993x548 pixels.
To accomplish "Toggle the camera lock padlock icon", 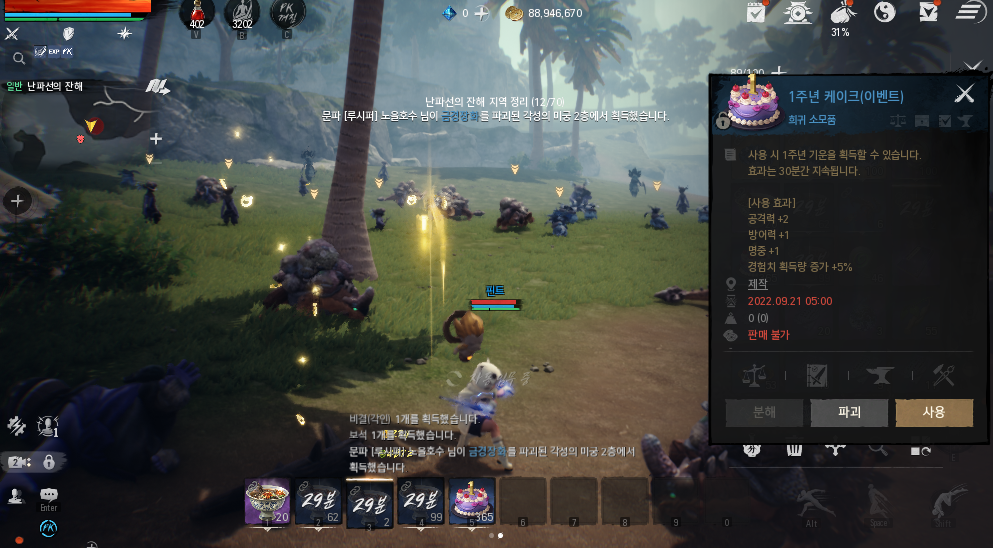I will point(48,462).
